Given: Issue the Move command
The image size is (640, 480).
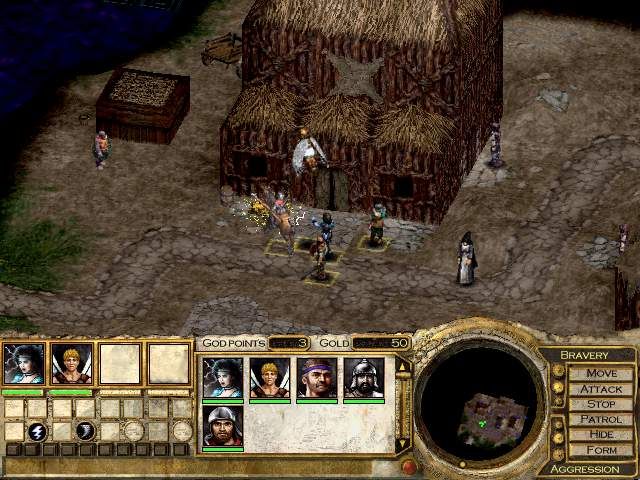Looking at the screenshot, I should [x=601, y=373].
